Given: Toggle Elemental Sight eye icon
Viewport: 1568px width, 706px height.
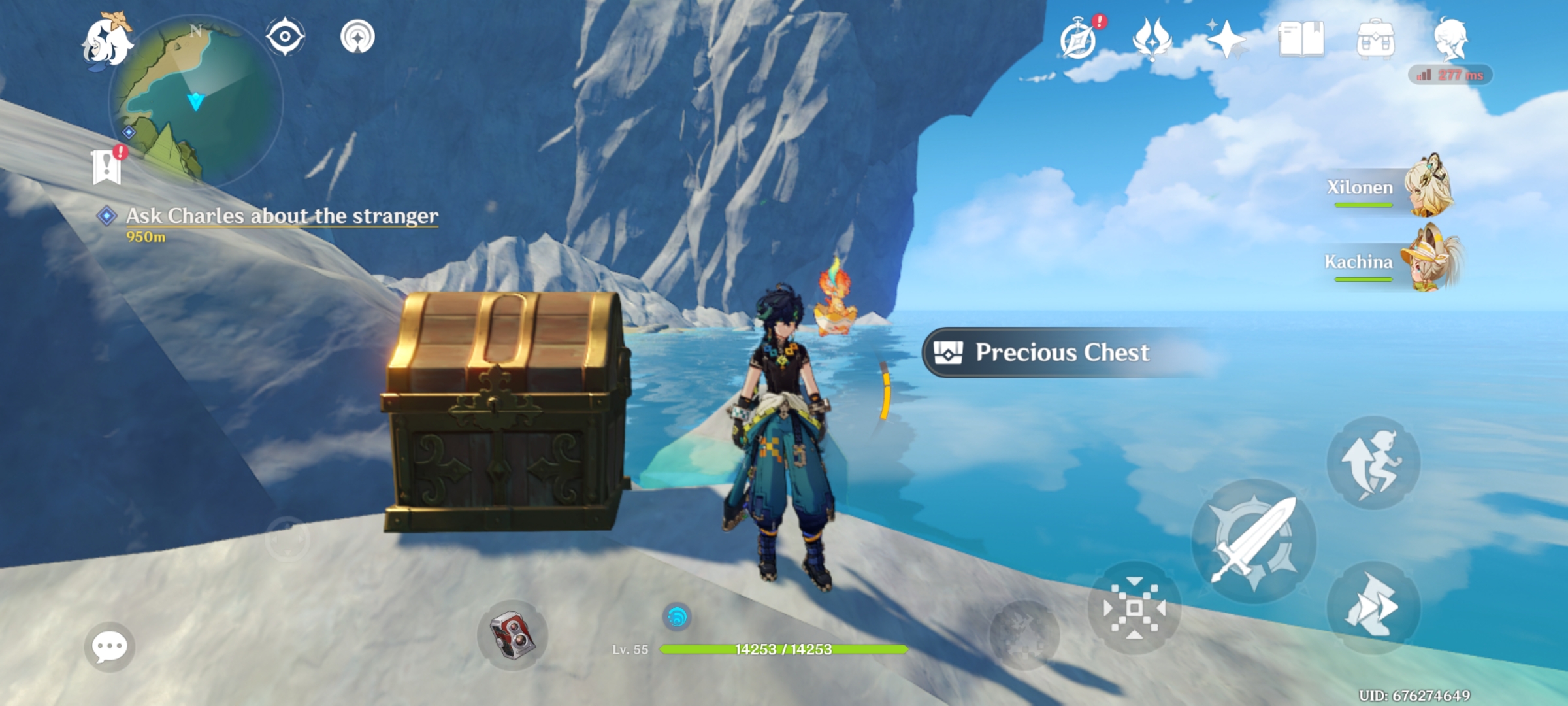Looking at the screenshot, I should coord(286,36).
